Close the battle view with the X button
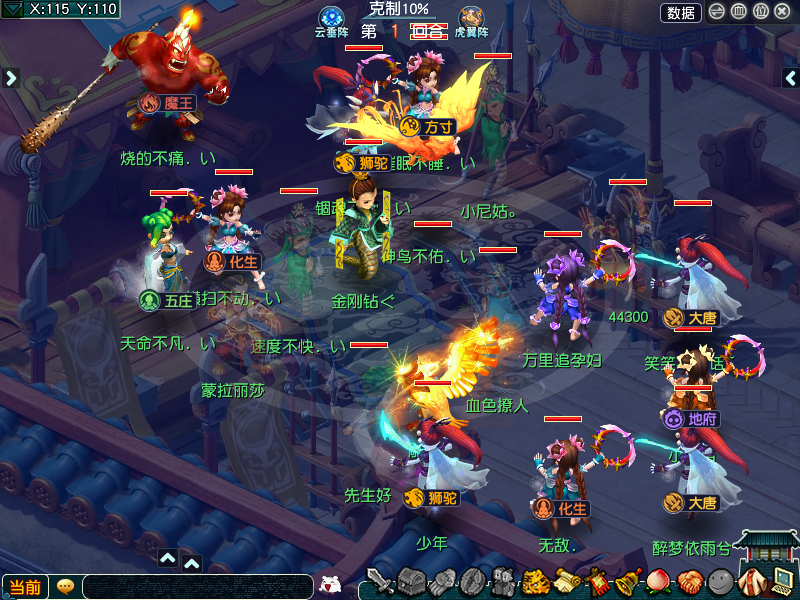800x600 pixels. (783, 12)
